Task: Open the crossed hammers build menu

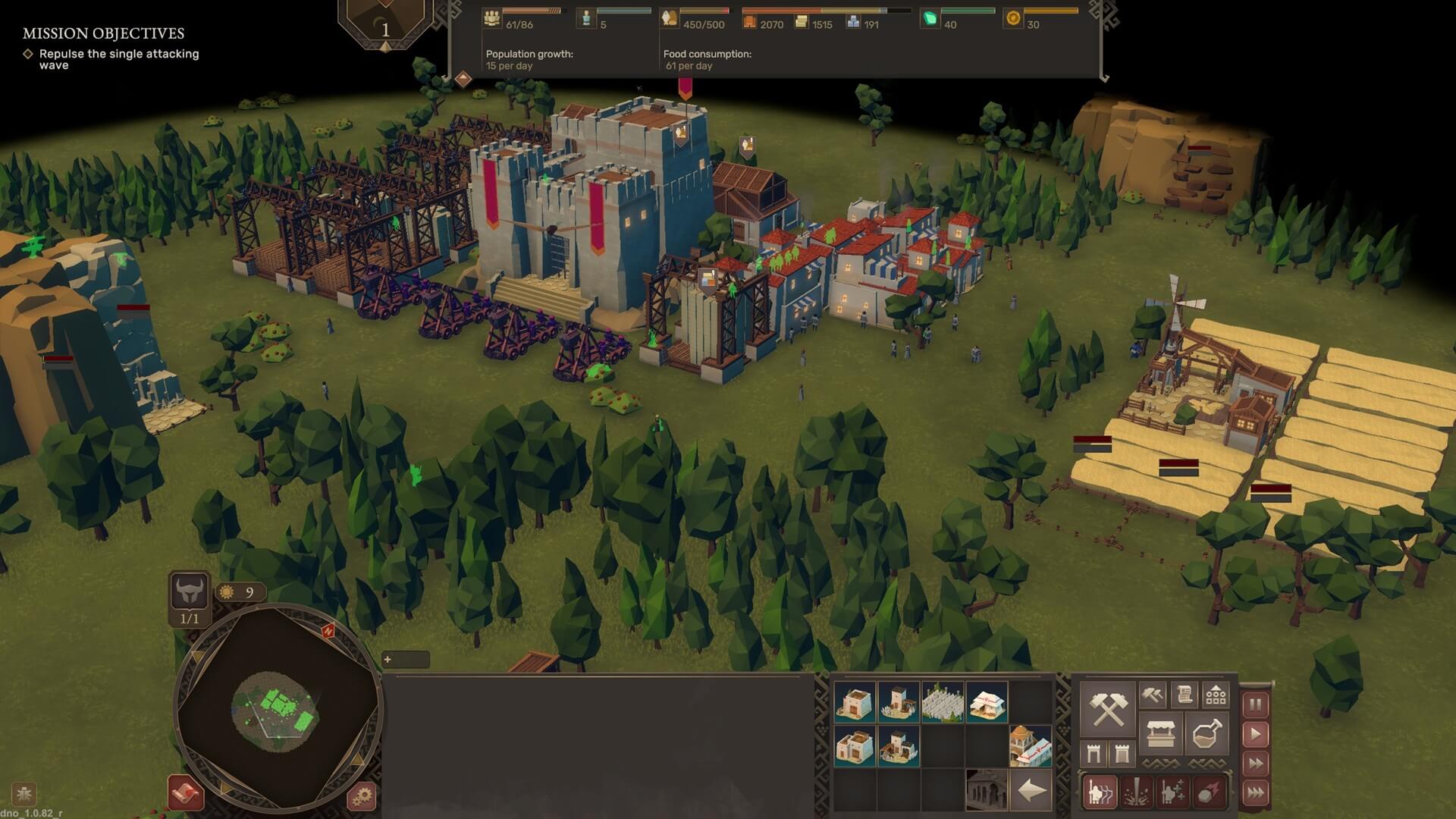Action: [x=1106, y=708]
